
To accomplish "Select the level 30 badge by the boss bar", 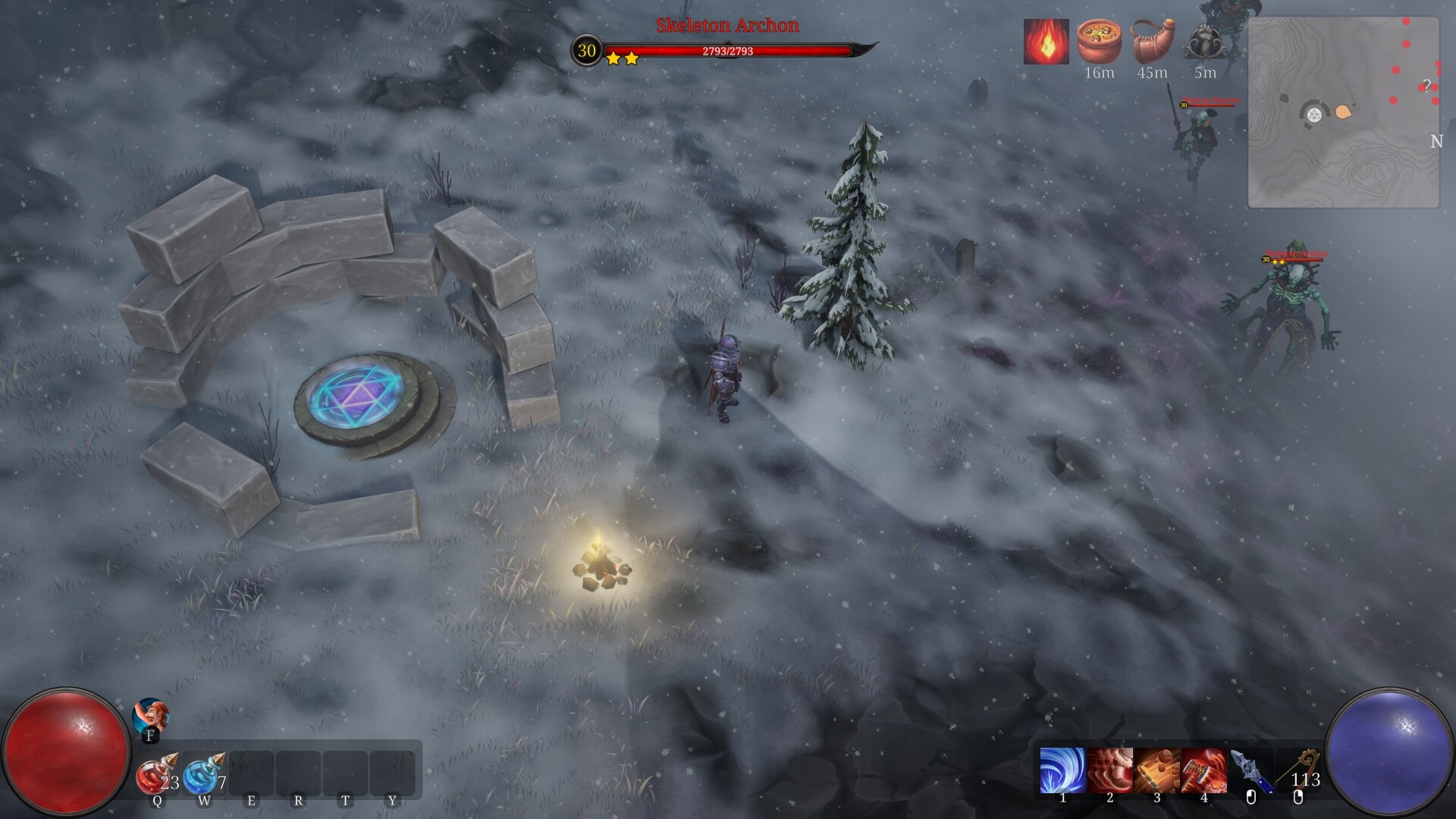I will click(585, 52).
